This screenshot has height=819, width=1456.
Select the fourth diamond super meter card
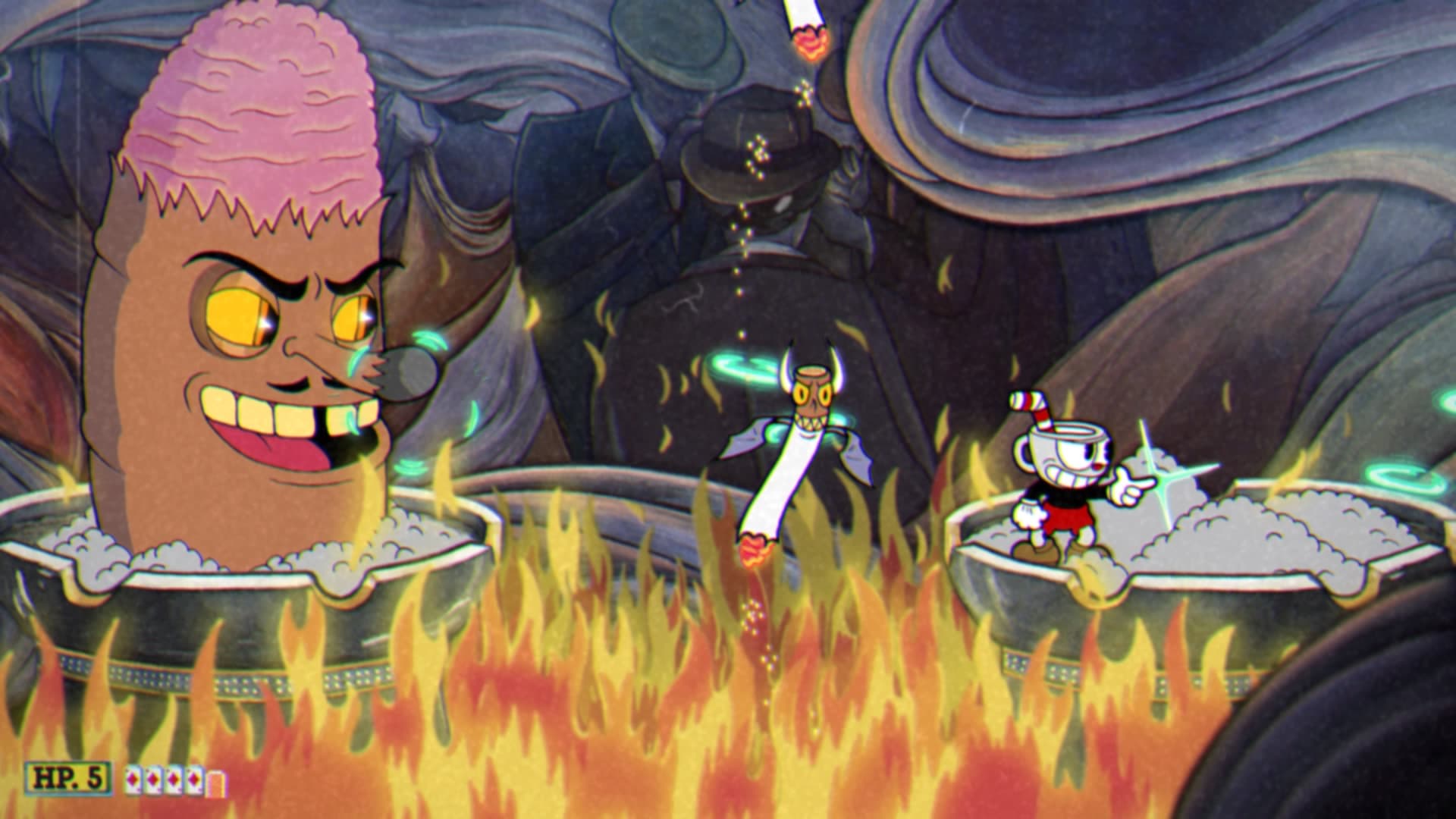(x=193, y=779)
